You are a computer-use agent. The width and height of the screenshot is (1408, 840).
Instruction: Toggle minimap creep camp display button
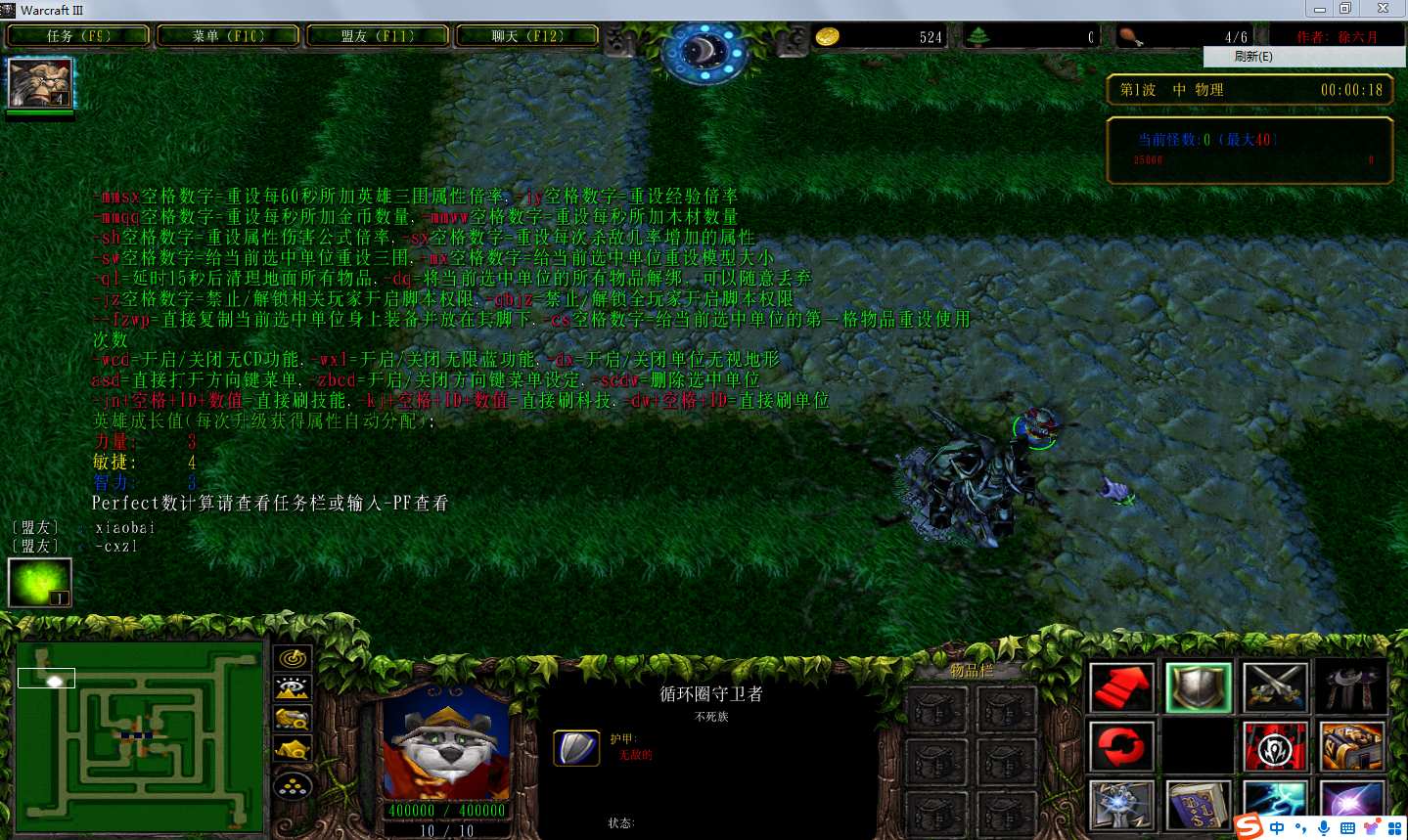tap(293, 750)
